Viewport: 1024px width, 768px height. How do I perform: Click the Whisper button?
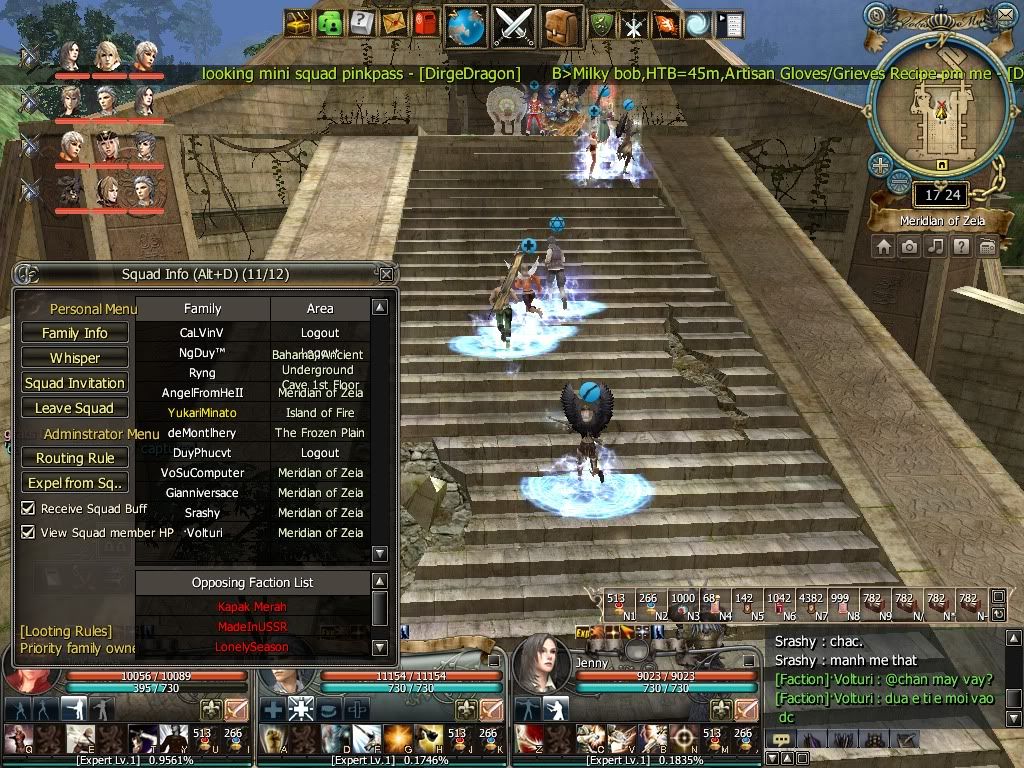75,358
